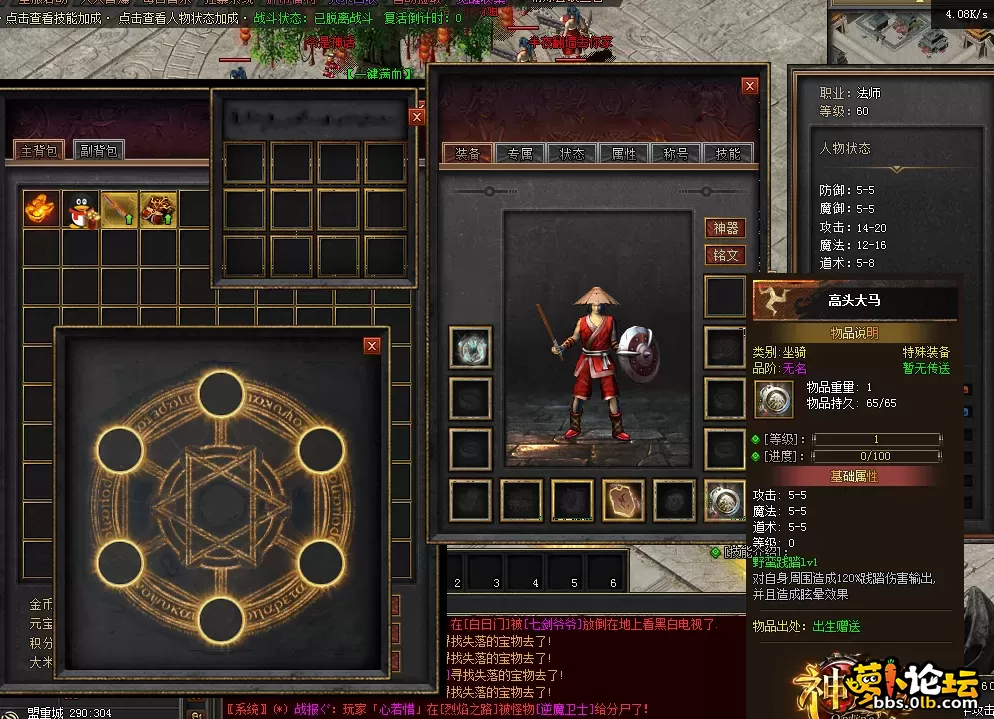Click the equipped golden talisman slot

(x=623, y=500)
